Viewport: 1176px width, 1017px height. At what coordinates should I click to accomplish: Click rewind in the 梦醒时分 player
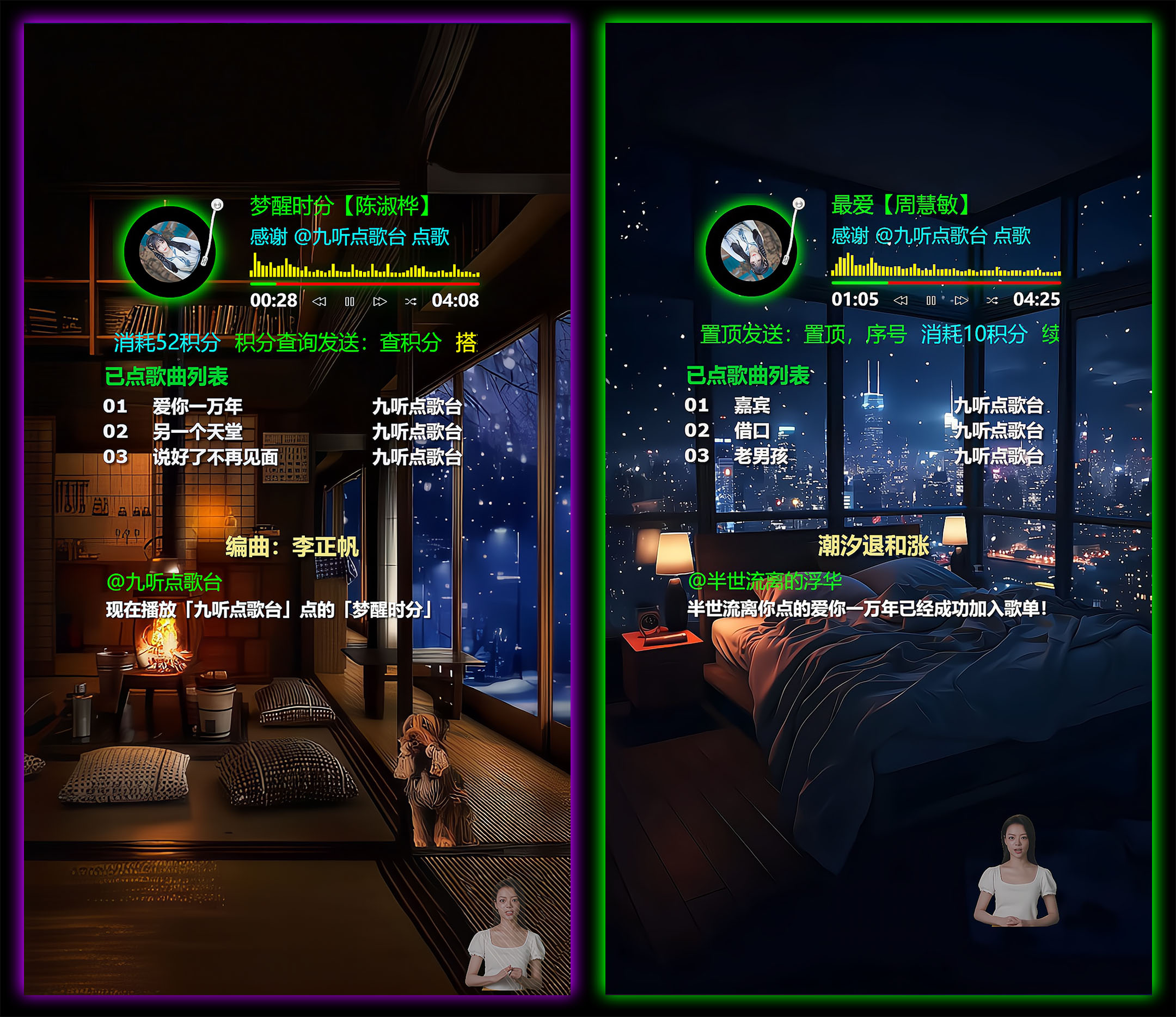pos(320,302)
